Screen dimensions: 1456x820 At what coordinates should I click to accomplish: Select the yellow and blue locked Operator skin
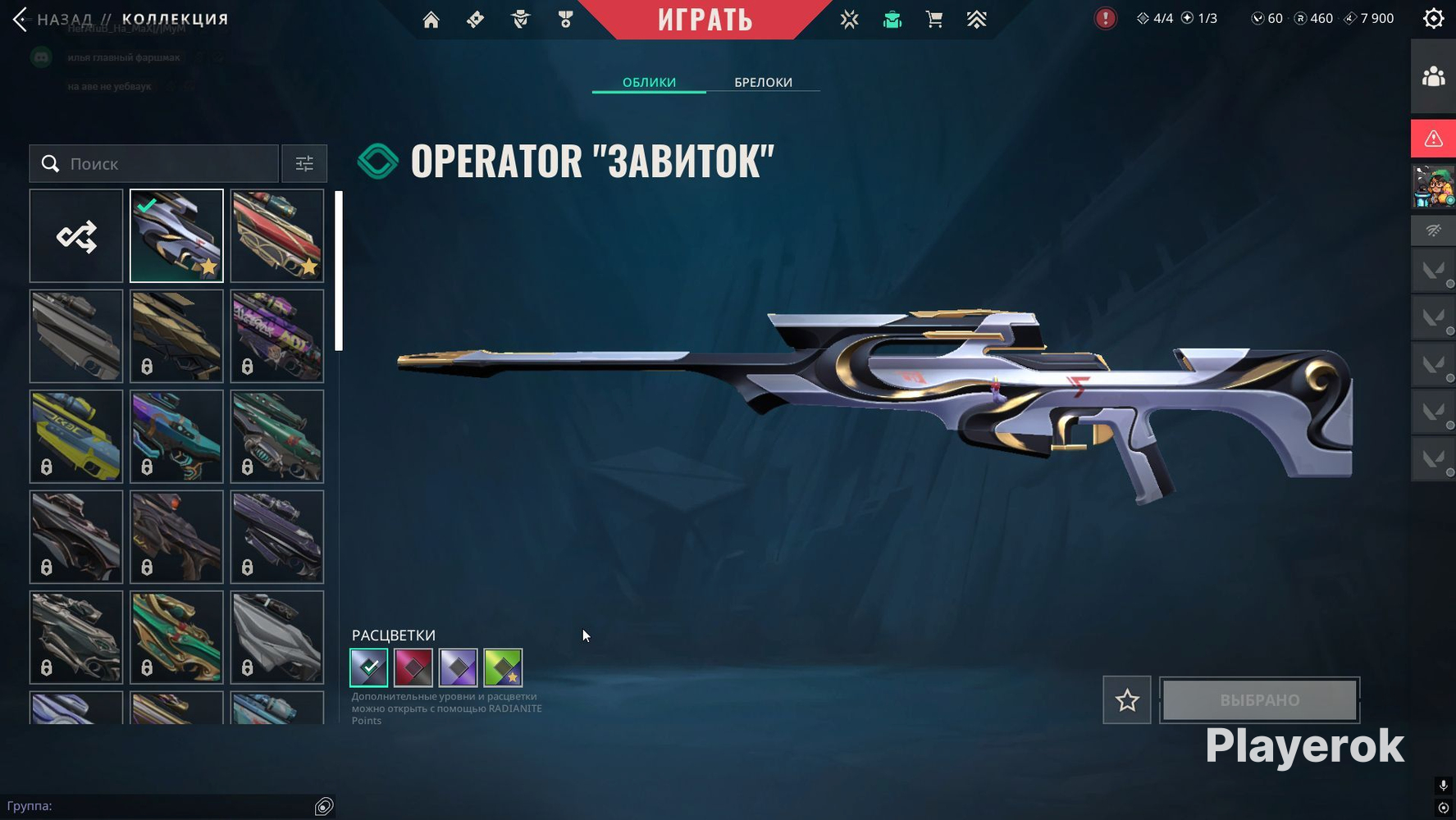76,436
